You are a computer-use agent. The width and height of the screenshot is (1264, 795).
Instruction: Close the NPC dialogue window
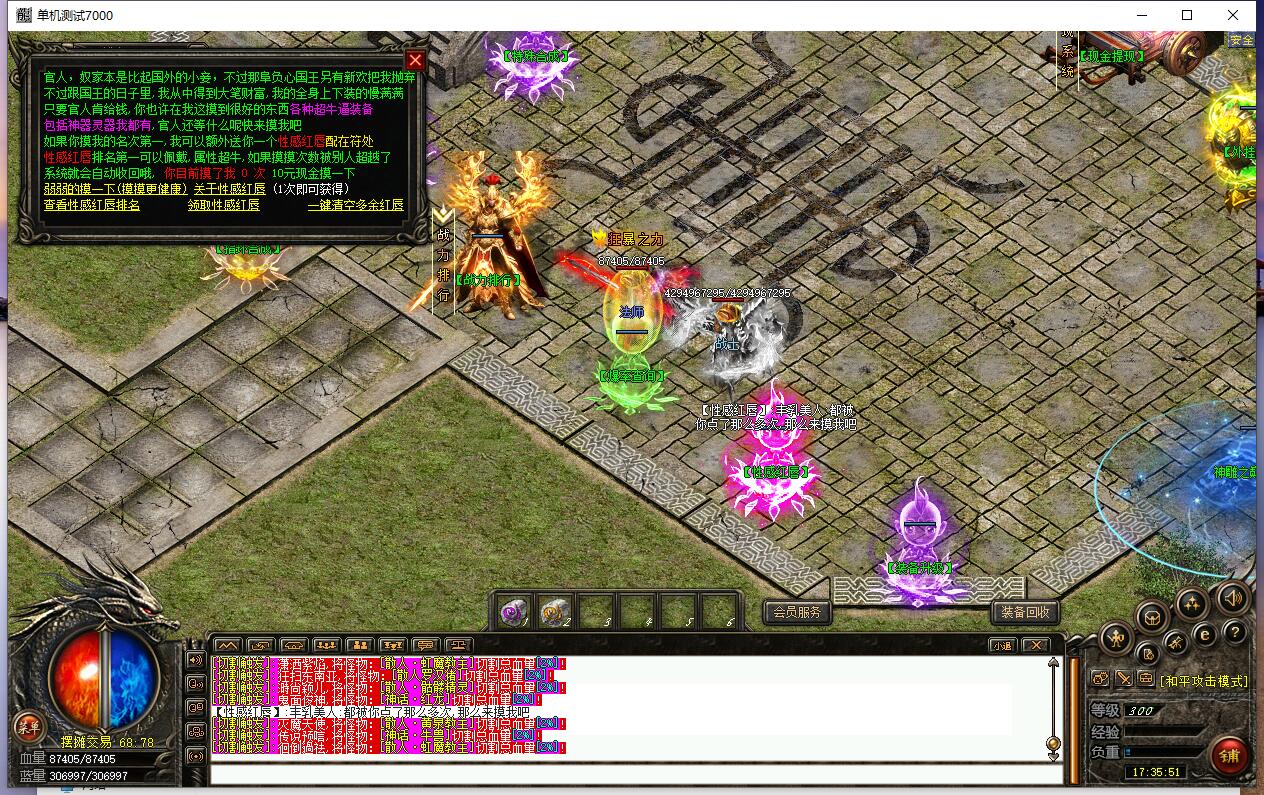tap(415, 60)
